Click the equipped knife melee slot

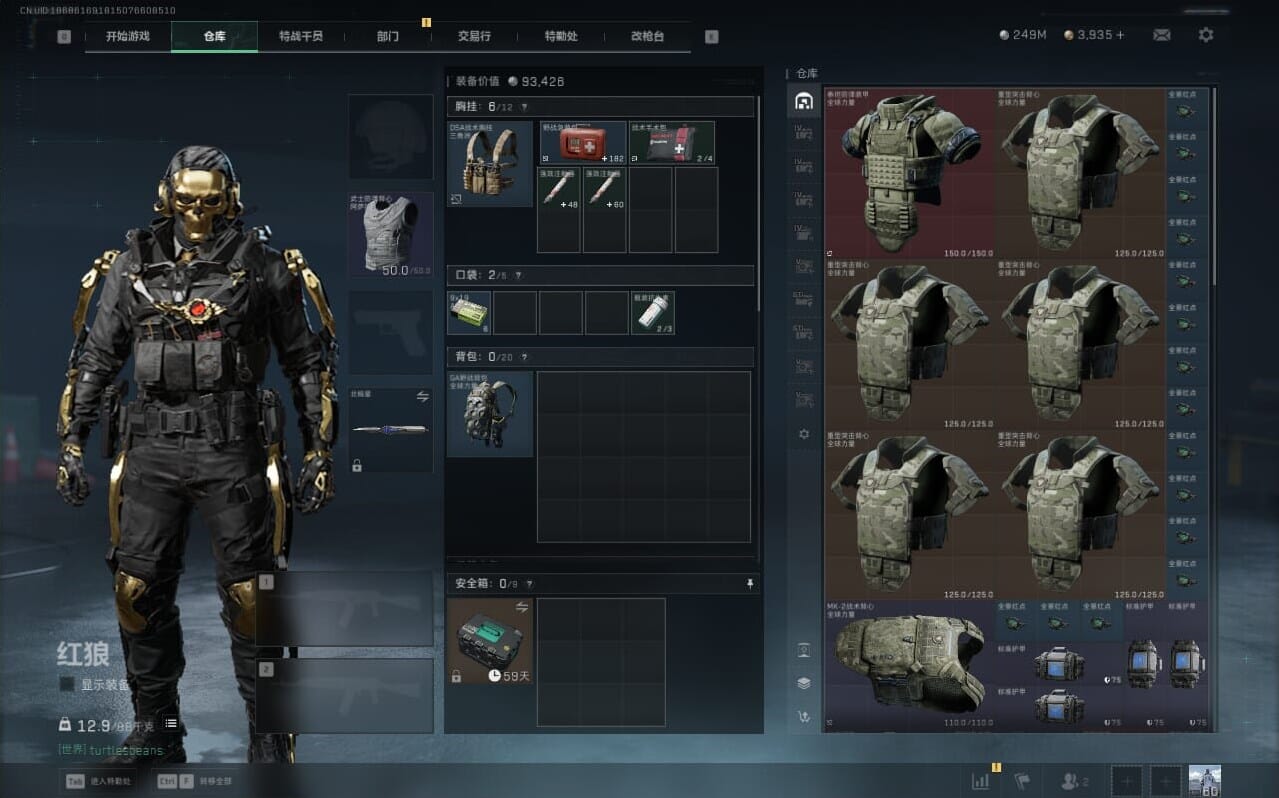pos(390,430)
